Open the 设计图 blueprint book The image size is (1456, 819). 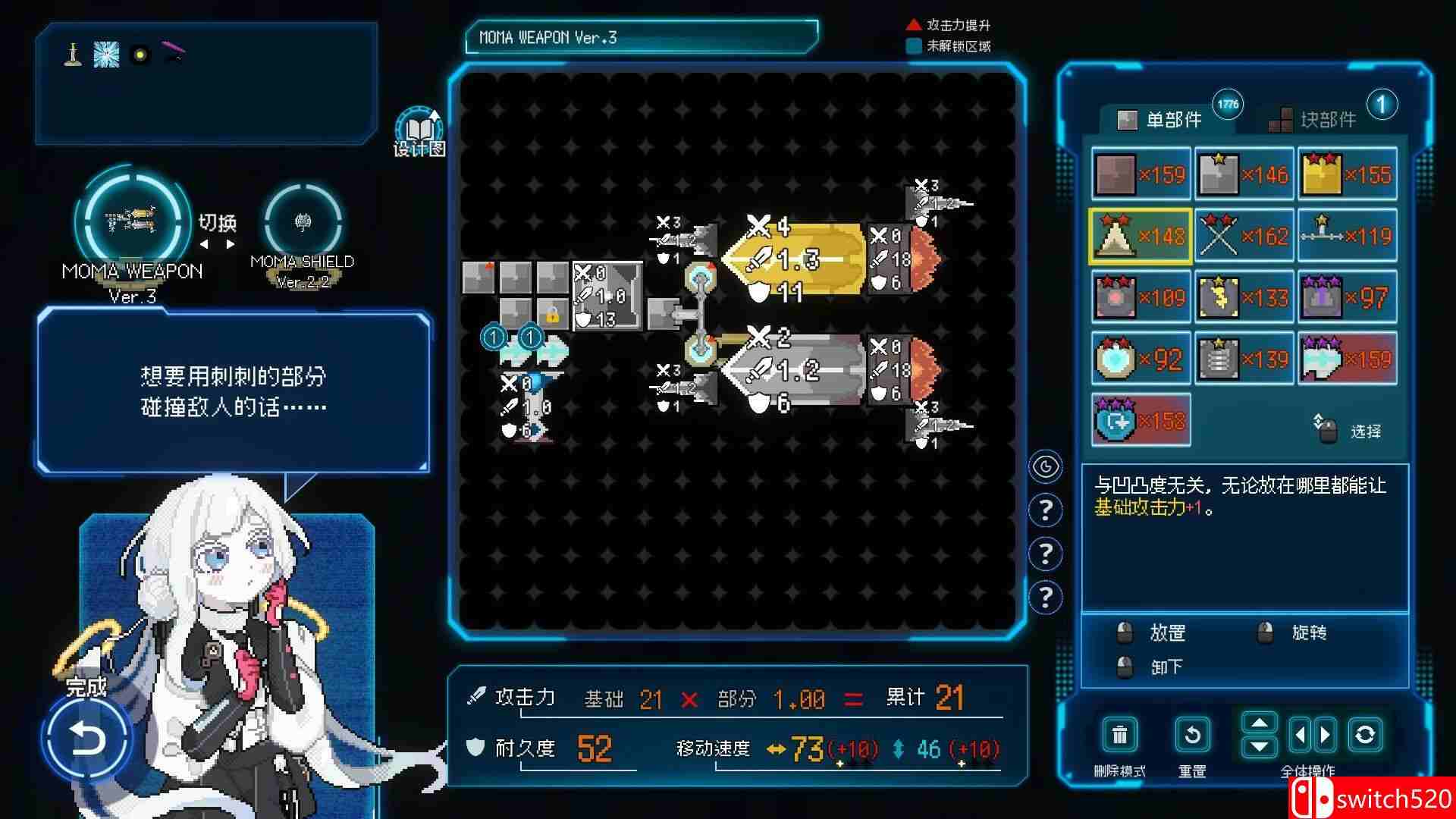coord(418,125)
